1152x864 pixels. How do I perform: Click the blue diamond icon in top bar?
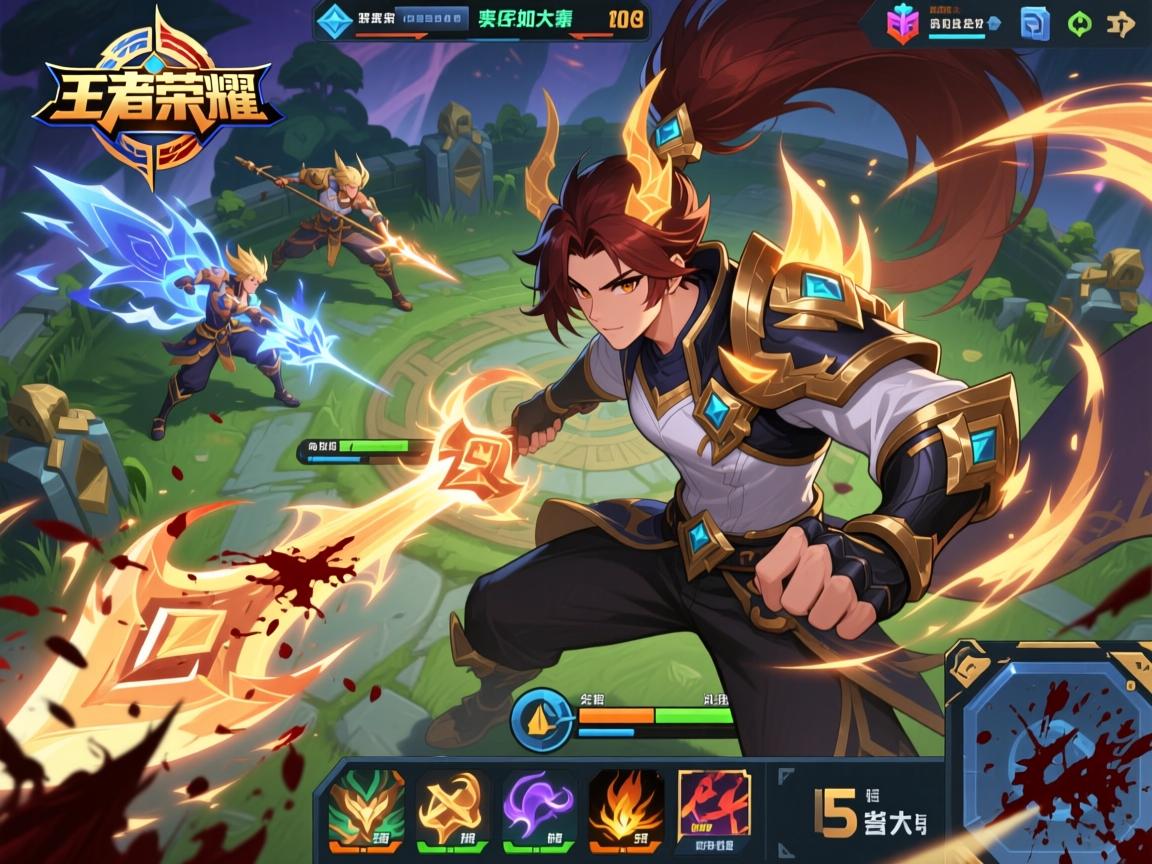point(332,18)
